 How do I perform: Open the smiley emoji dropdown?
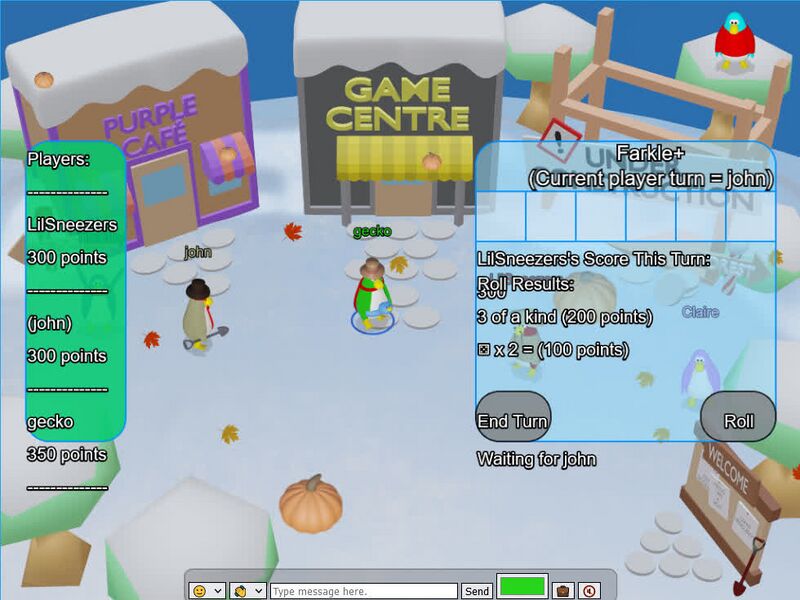tap(207, 591)
